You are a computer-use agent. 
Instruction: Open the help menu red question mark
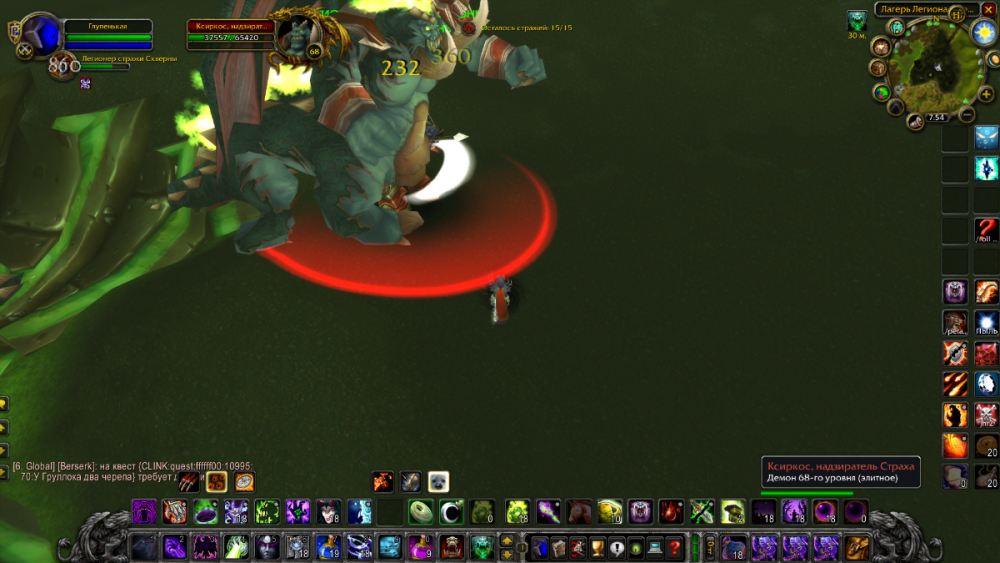point(675,547)
